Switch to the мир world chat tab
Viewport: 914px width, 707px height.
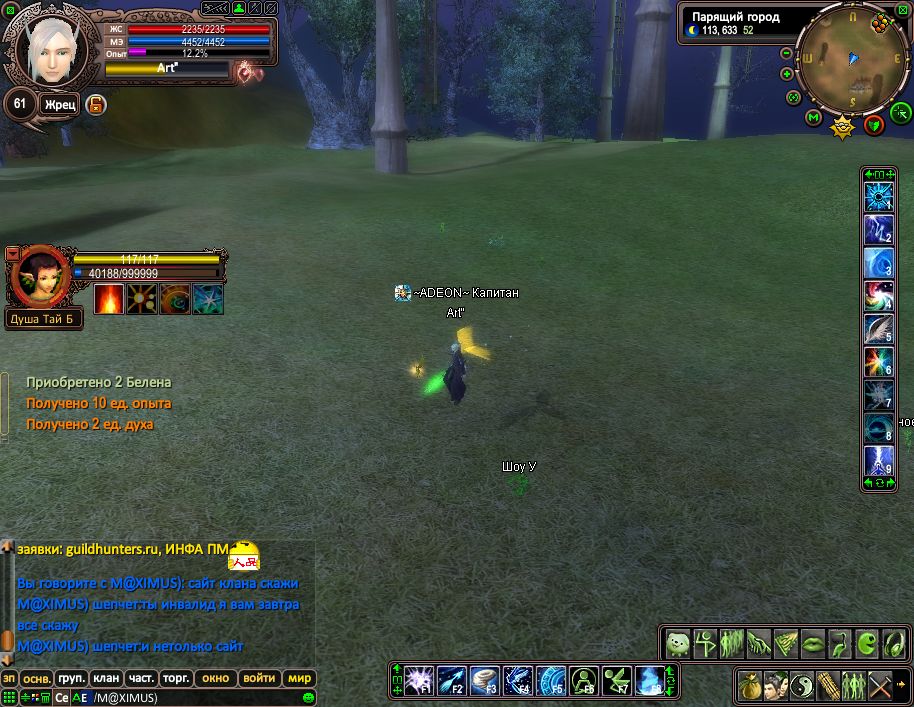[x=299, y=678]
